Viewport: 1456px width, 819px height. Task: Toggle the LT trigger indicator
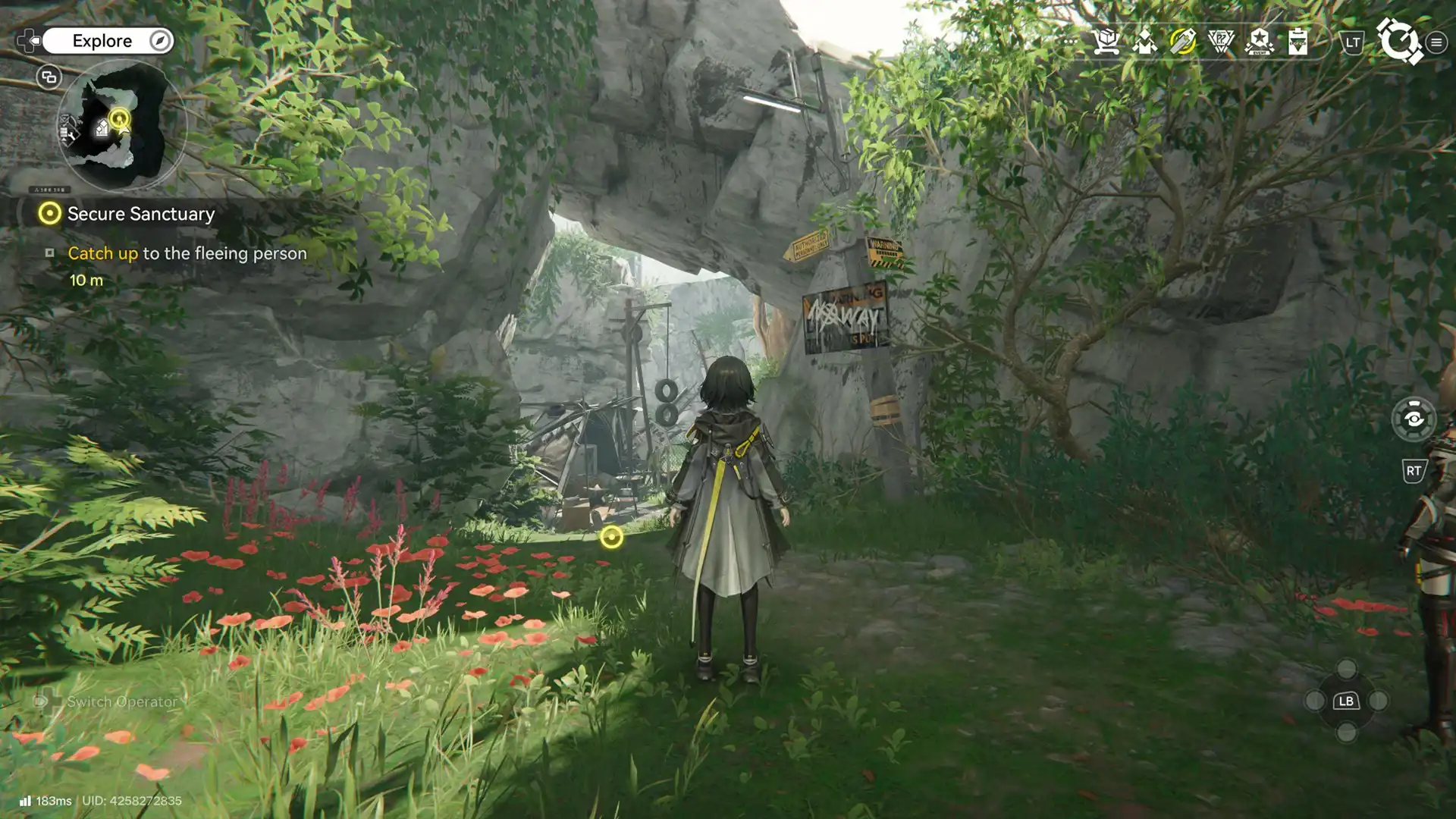(x=1351, y=44)
